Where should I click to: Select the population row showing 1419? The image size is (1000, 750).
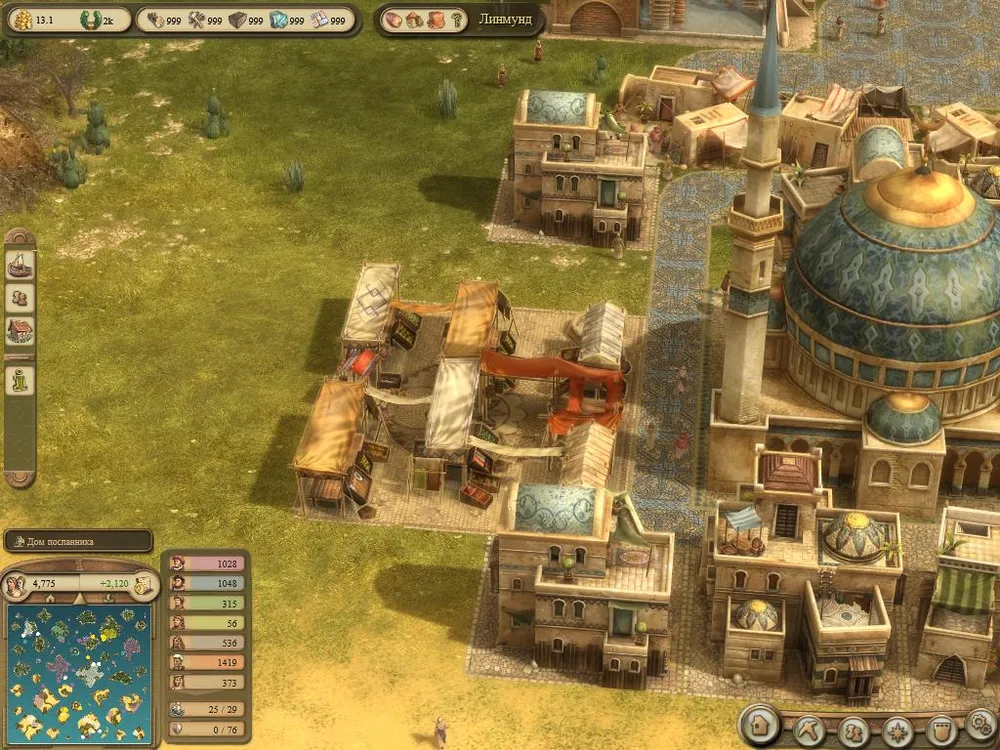205,661
